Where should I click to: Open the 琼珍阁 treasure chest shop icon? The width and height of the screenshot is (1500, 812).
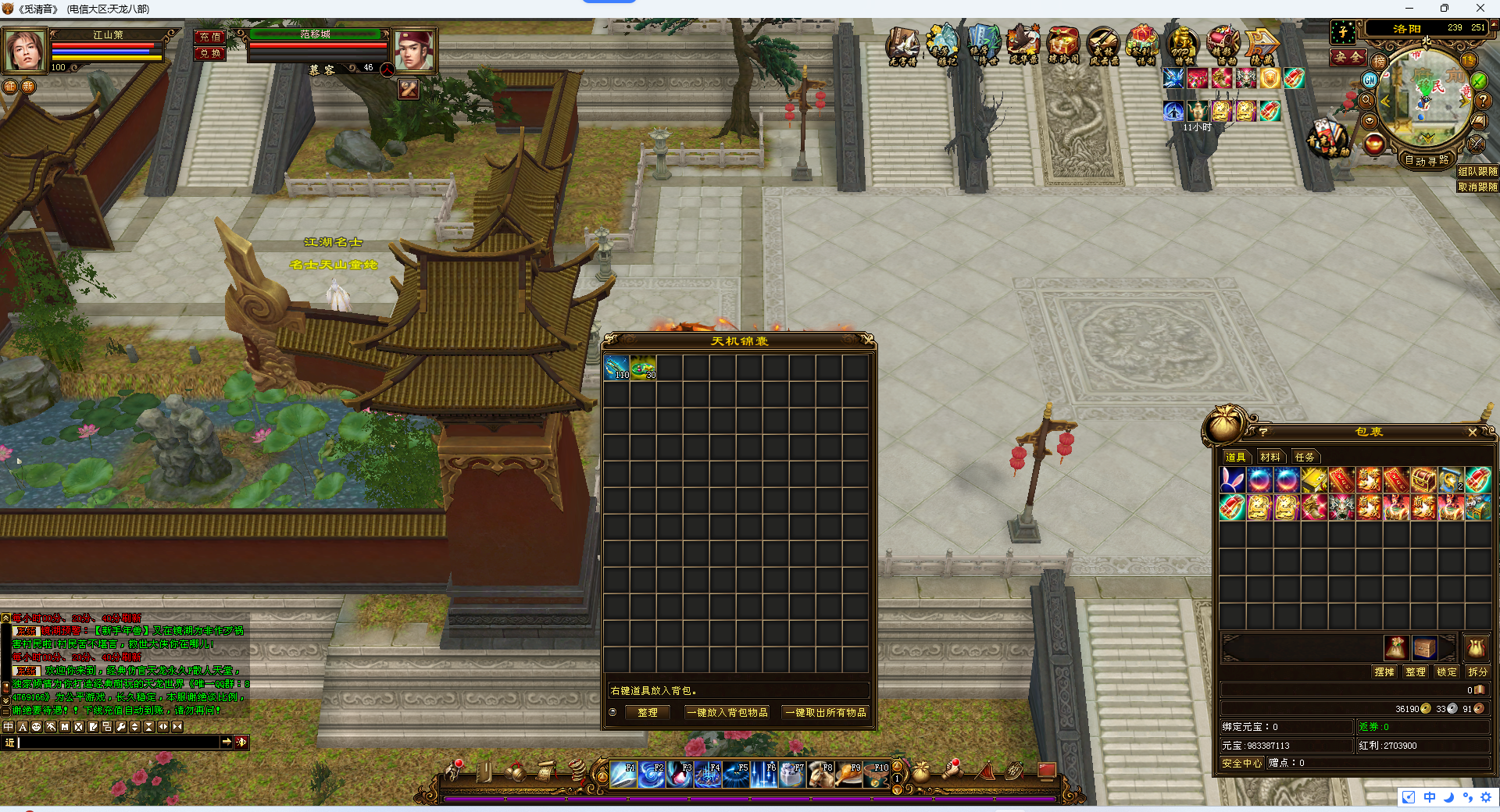coord(1062,45)
